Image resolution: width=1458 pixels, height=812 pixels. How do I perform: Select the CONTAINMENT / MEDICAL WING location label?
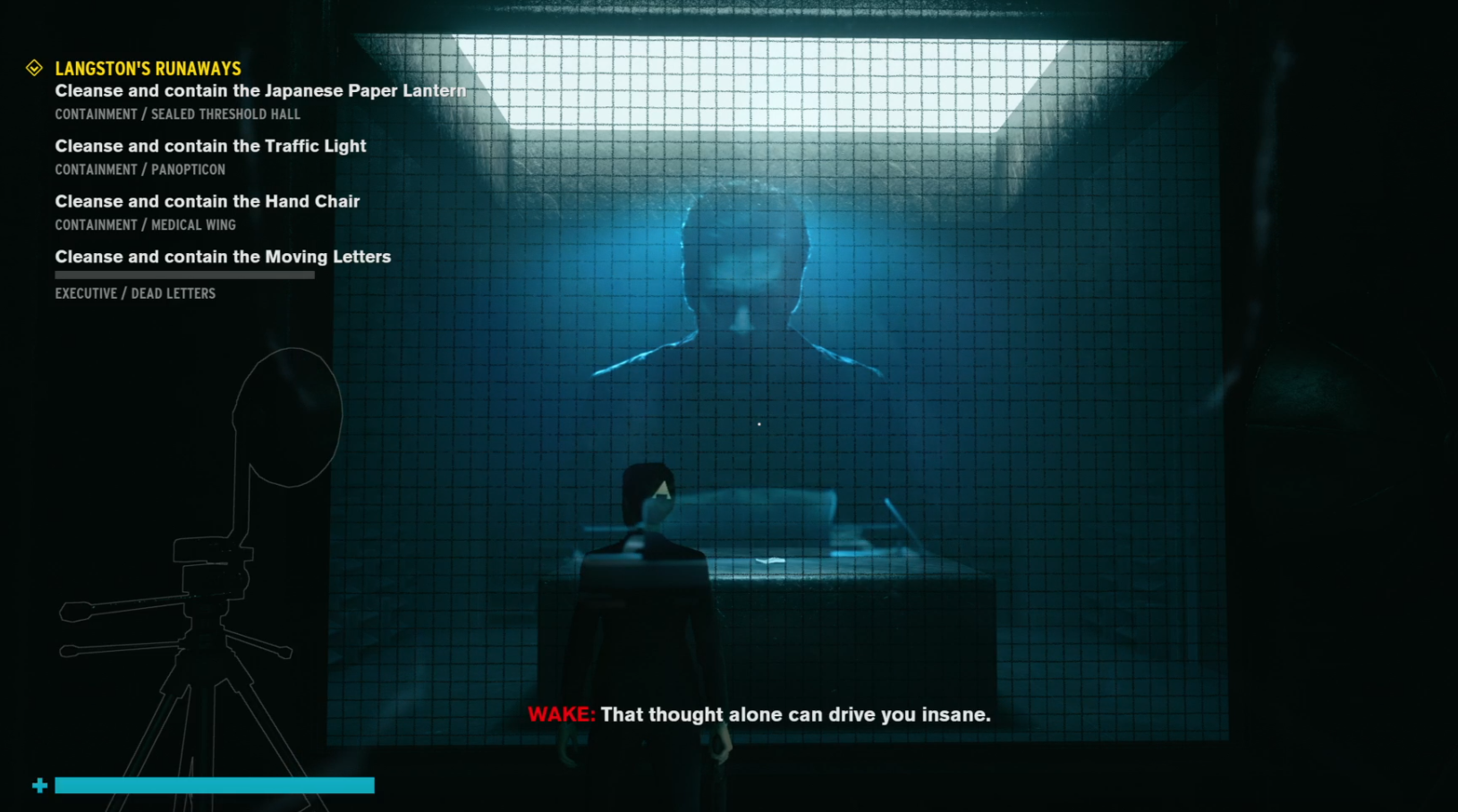tap(145, 224)
